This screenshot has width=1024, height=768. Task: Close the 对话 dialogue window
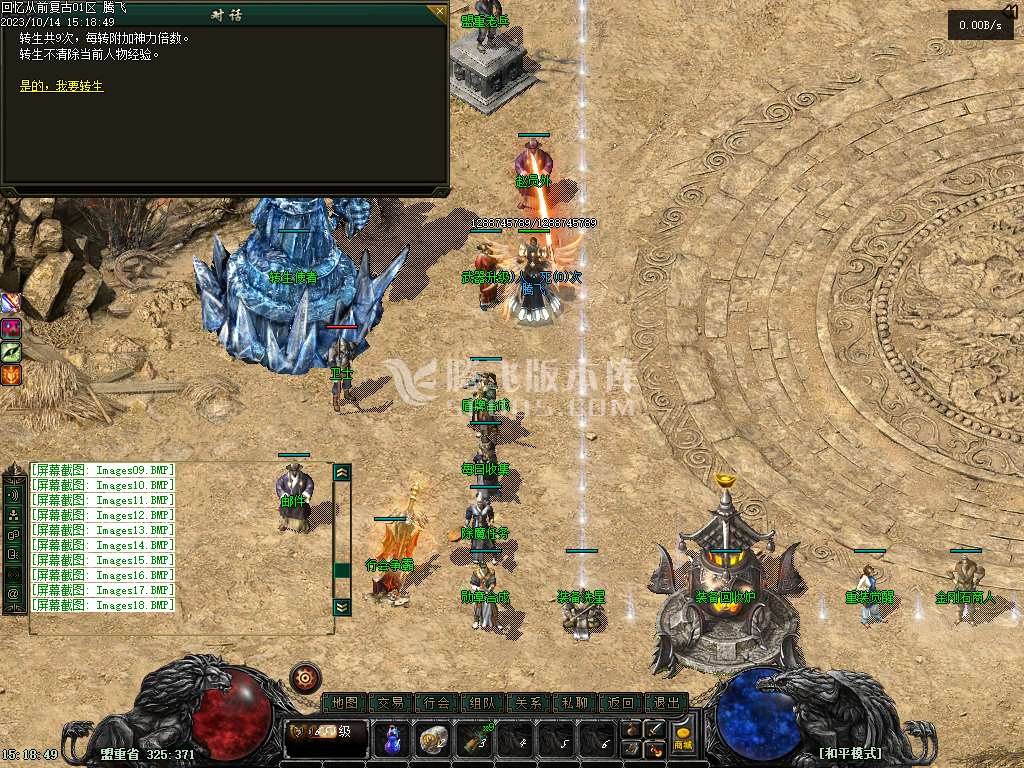(437, 13)
